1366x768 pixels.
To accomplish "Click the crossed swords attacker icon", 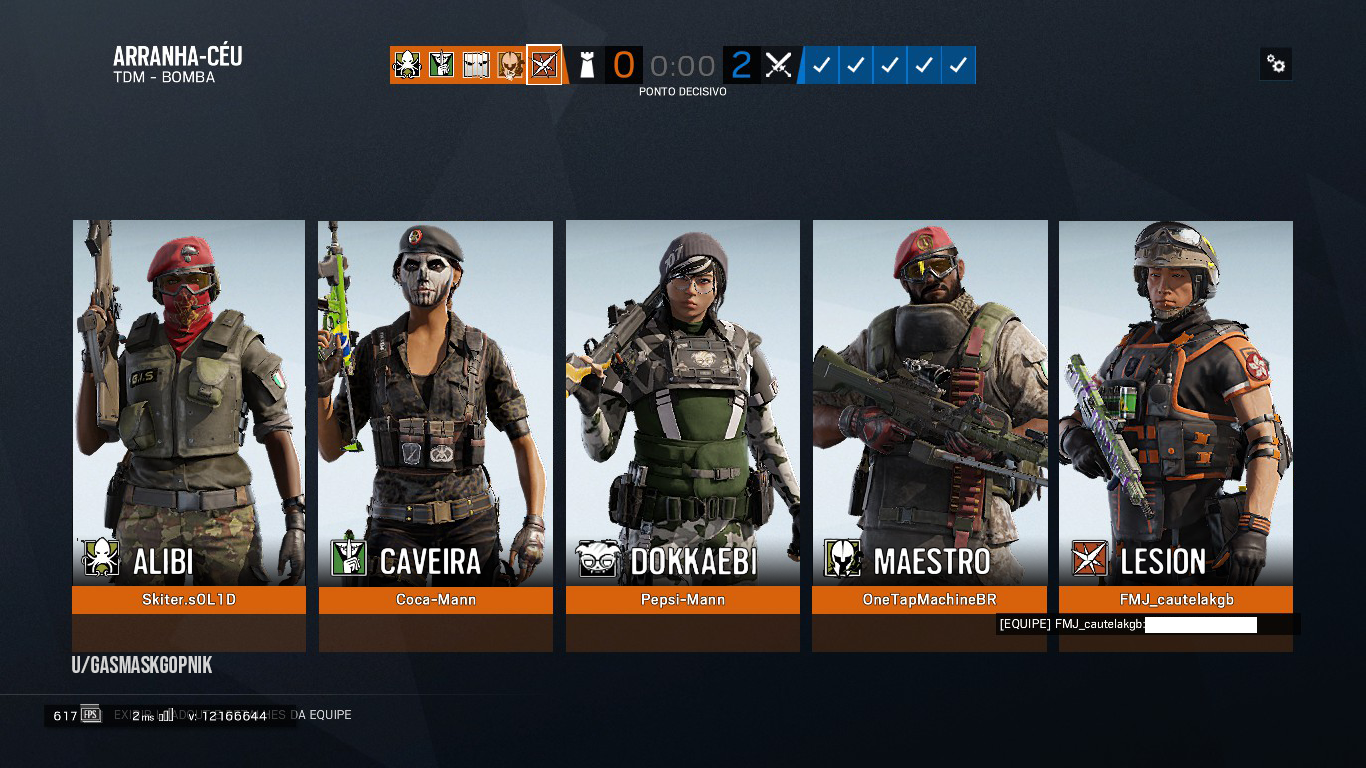I will [x=778, y=64].
